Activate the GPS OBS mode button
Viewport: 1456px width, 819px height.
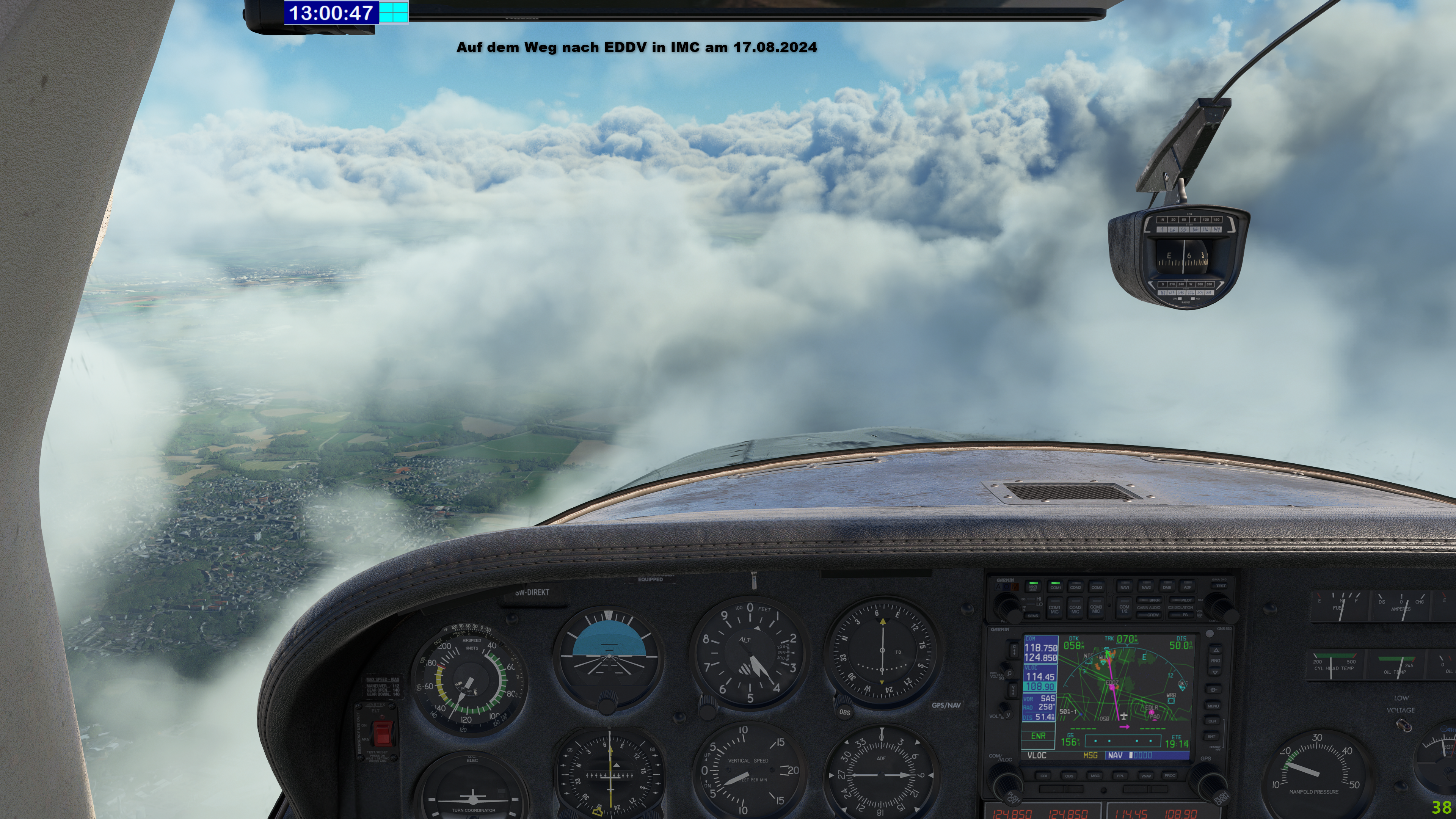coord(1069,776)
